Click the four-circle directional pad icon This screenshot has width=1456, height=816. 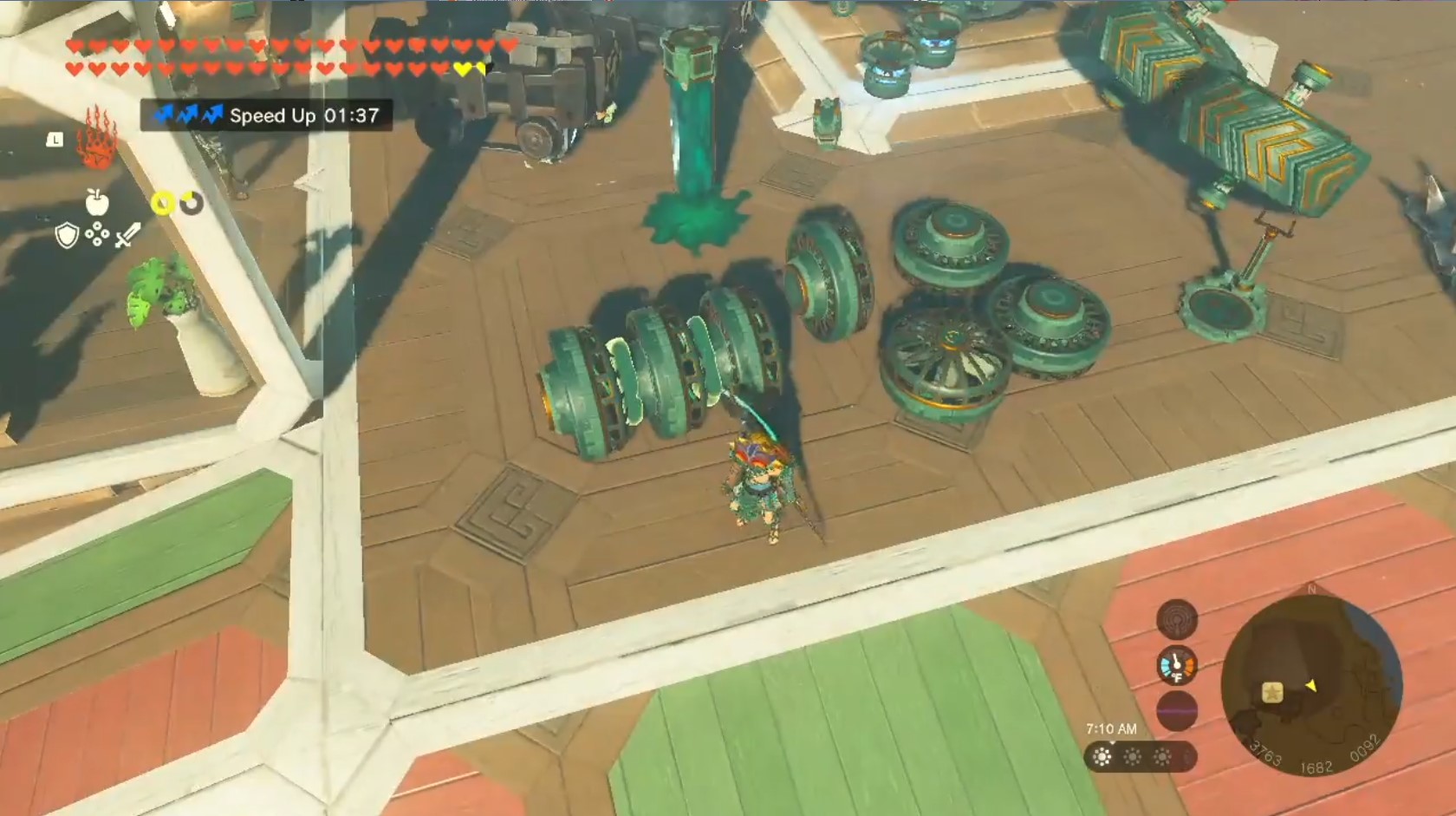(97, 234)
